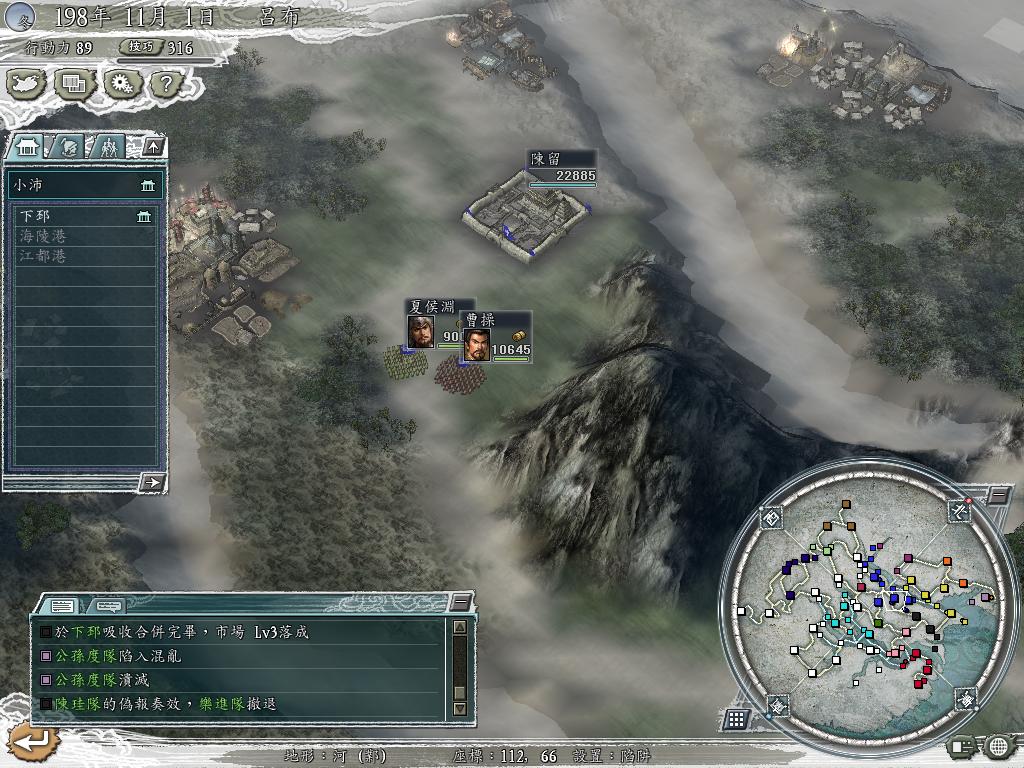
Task: Minimize the message log panel
Action: tap(460, 601)
